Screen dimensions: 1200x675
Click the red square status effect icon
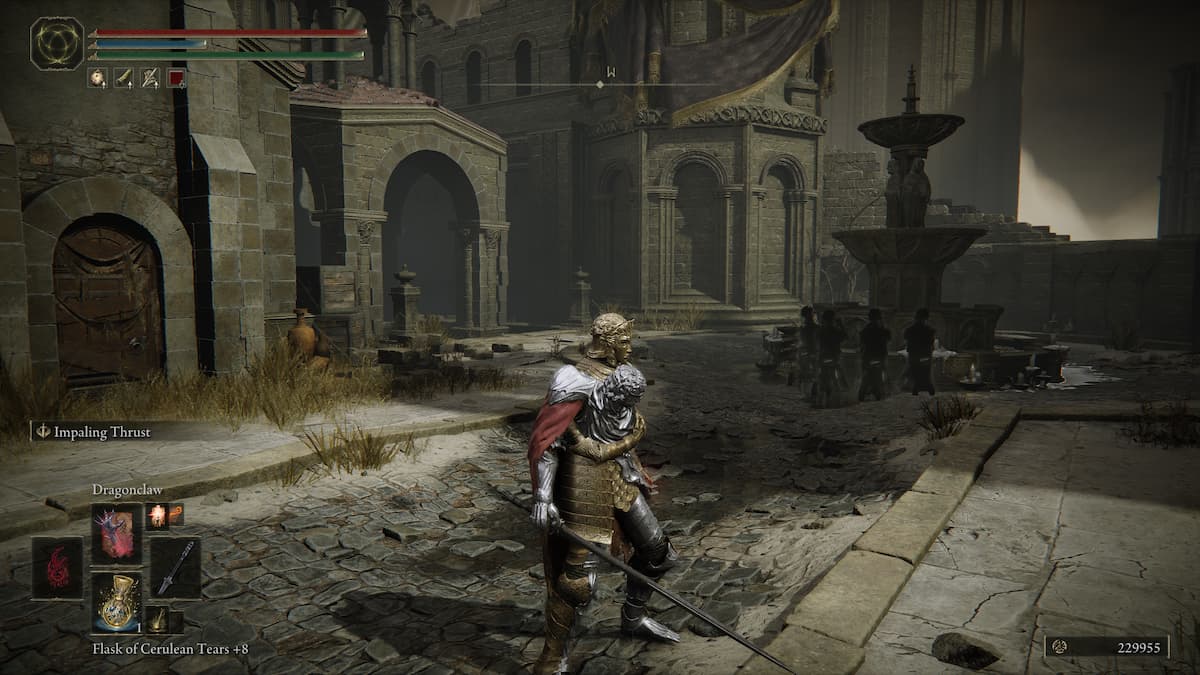pos(176,77)
